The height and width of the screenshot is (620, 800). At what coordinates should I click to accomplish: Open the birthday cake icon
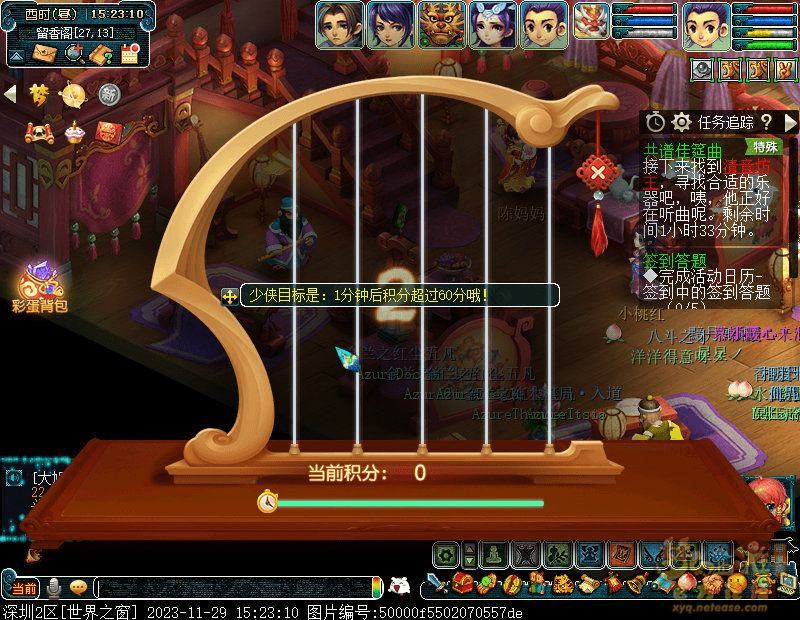click(x=74, y=132)
